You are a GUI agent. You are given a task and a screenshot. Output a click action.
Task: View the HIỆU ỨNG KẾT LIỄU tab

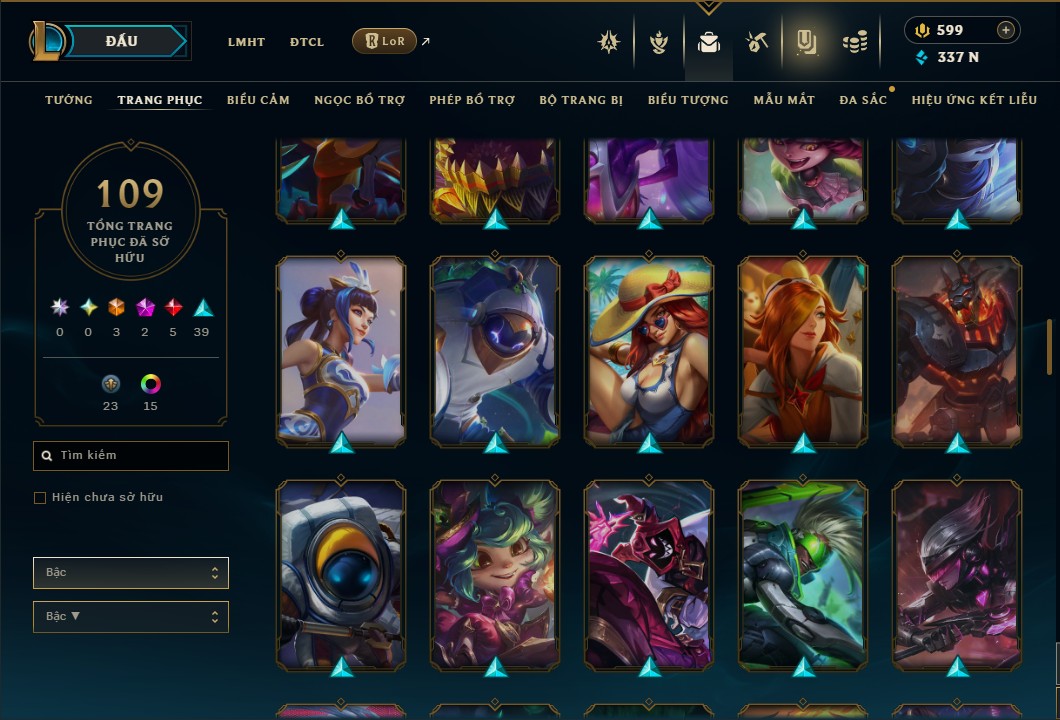tap(974, 100)
